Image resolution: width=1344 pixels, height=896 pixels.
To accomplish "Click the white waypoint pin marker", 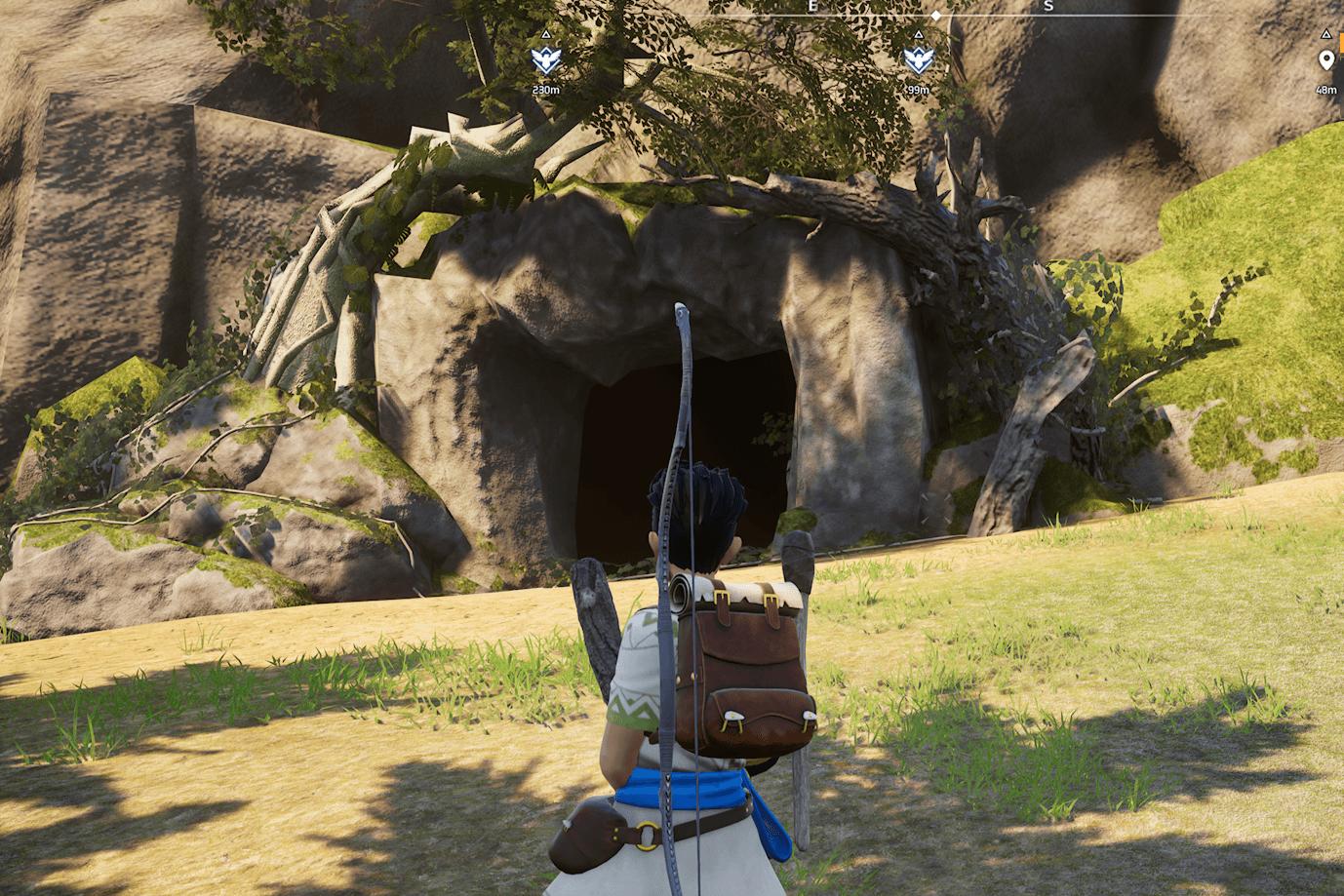I will pos(1325,58).
